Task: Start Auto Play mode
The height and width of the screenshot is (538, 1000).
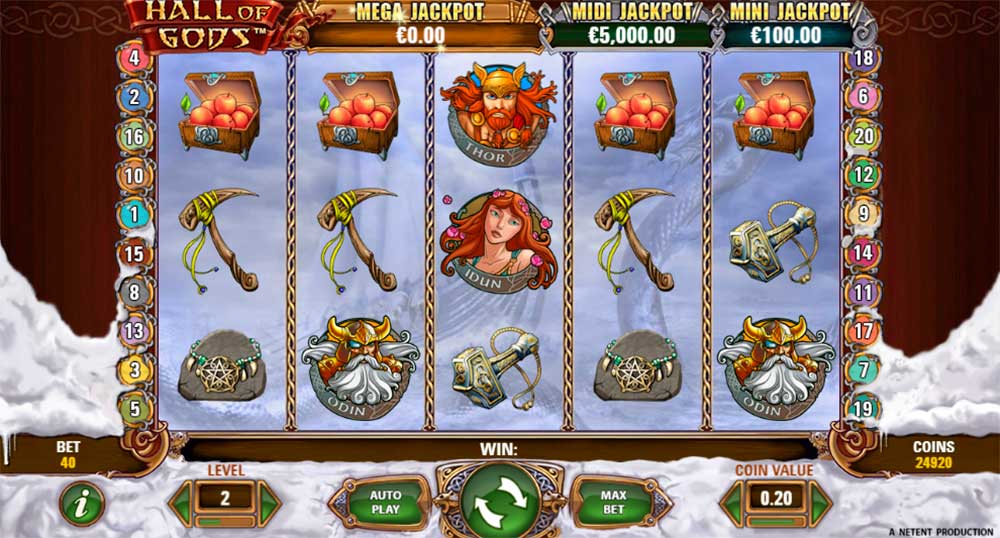Action: 385,502
